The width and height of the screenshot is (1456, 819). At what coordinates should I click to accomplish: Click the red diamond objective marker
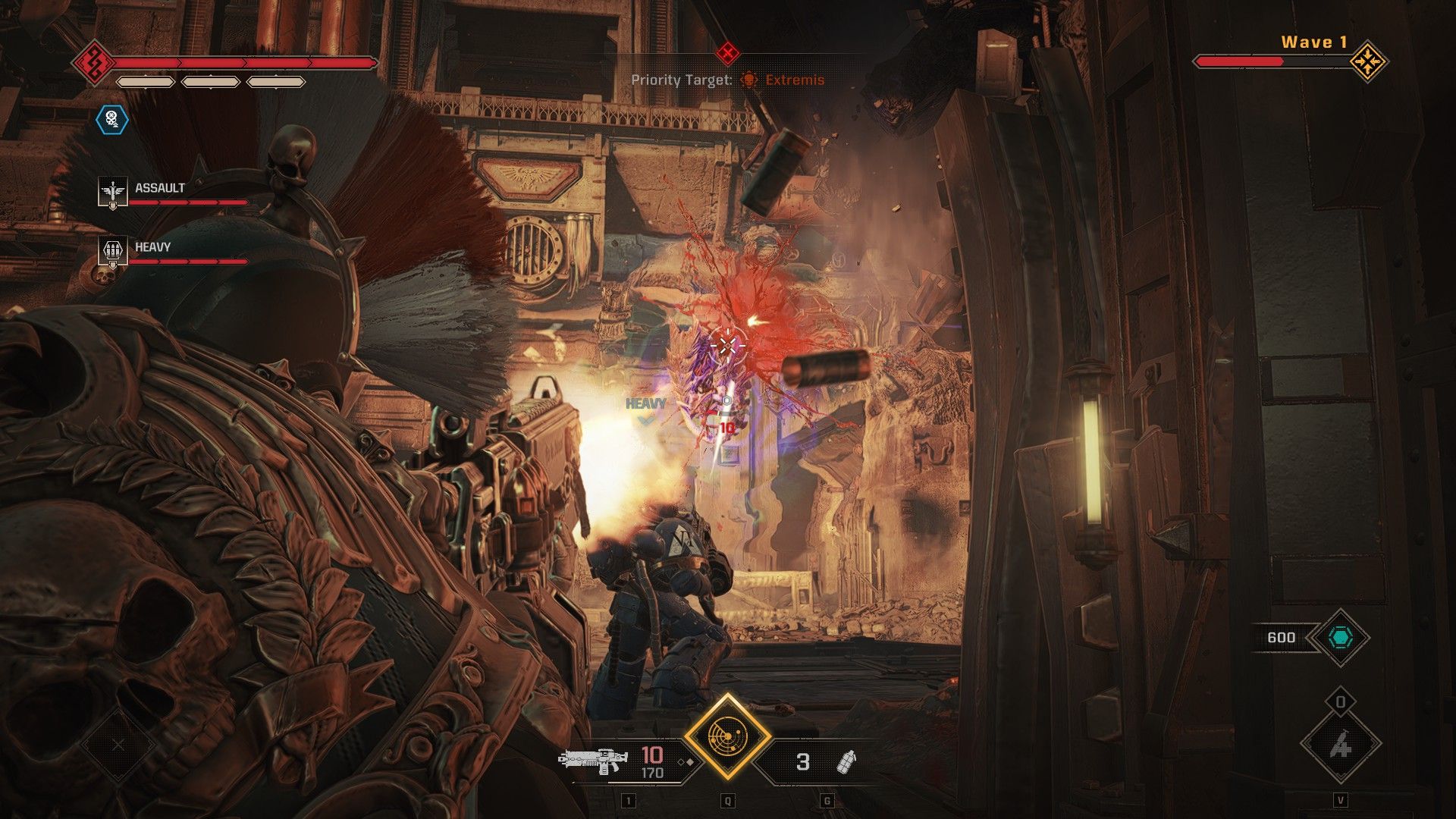point(727,53)
